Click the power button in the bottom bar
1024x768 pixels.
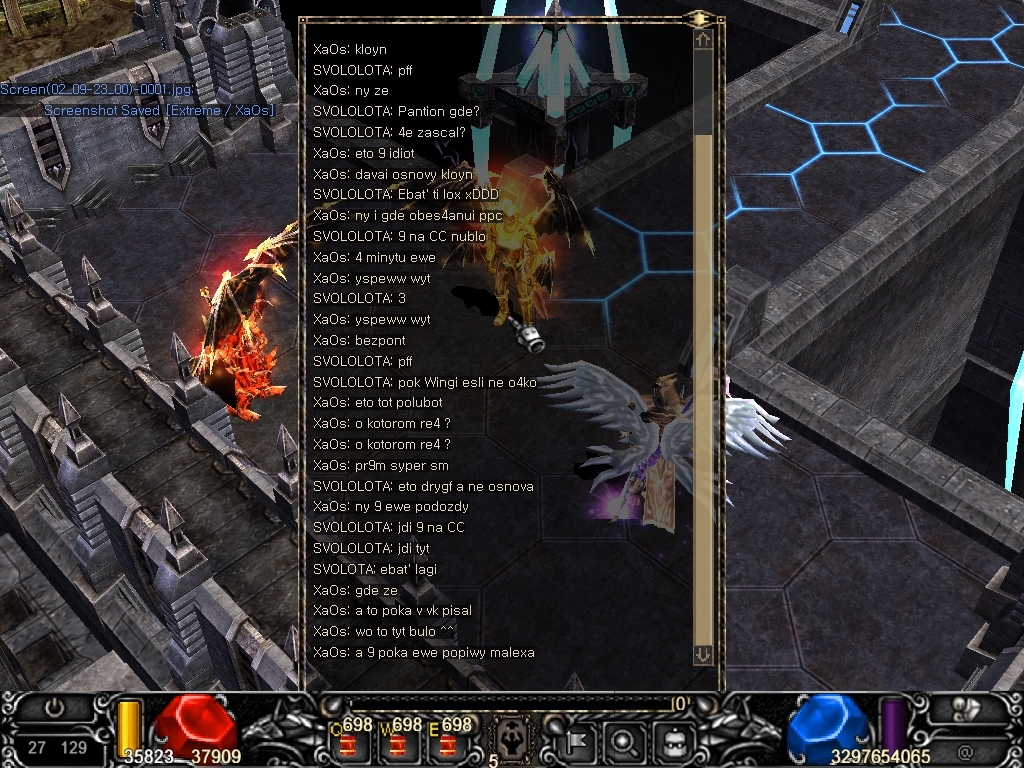click(x=55, y=708)
